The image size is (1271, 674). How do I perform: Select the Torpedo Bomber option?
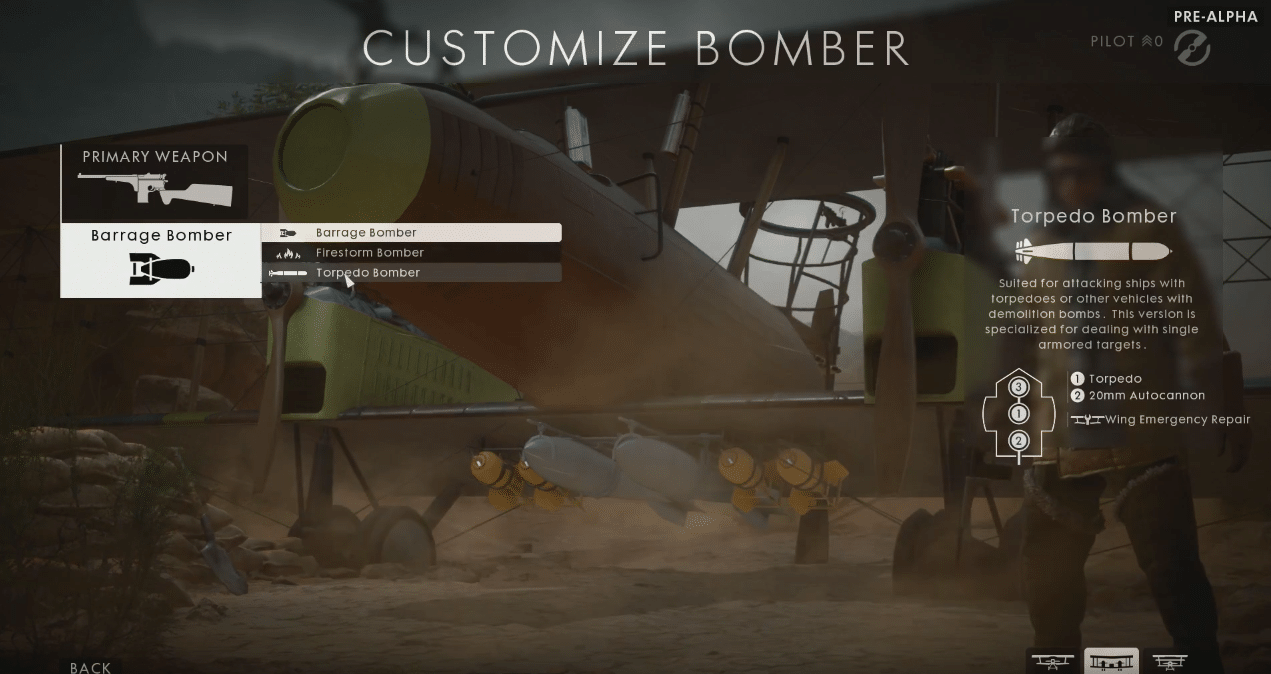(411, 273)
